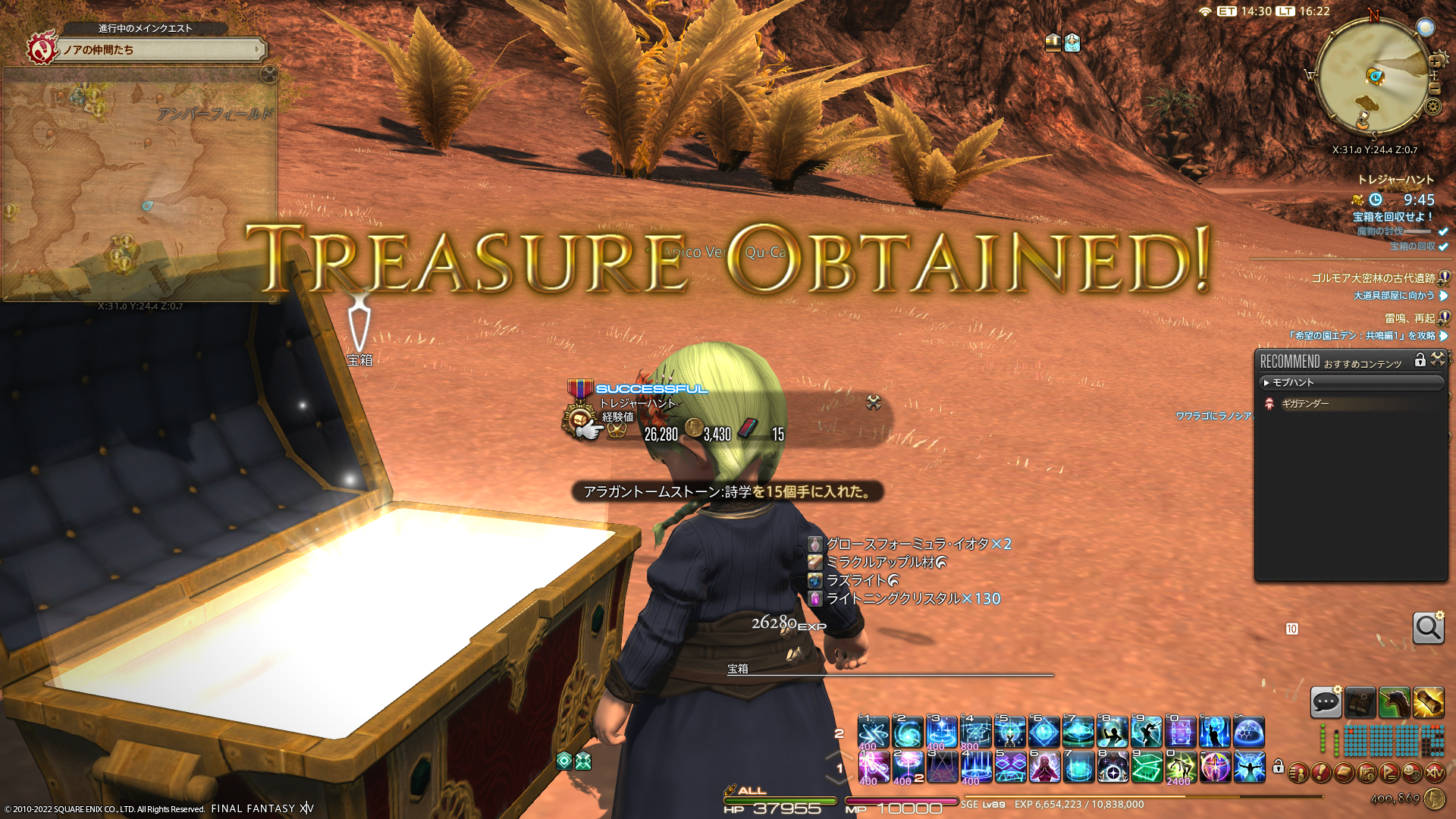Select the quest ゴルモア大密林の古代遺跡 in tracker
The width and height of the screenshot is (1456, 819).
point(1373,278)
